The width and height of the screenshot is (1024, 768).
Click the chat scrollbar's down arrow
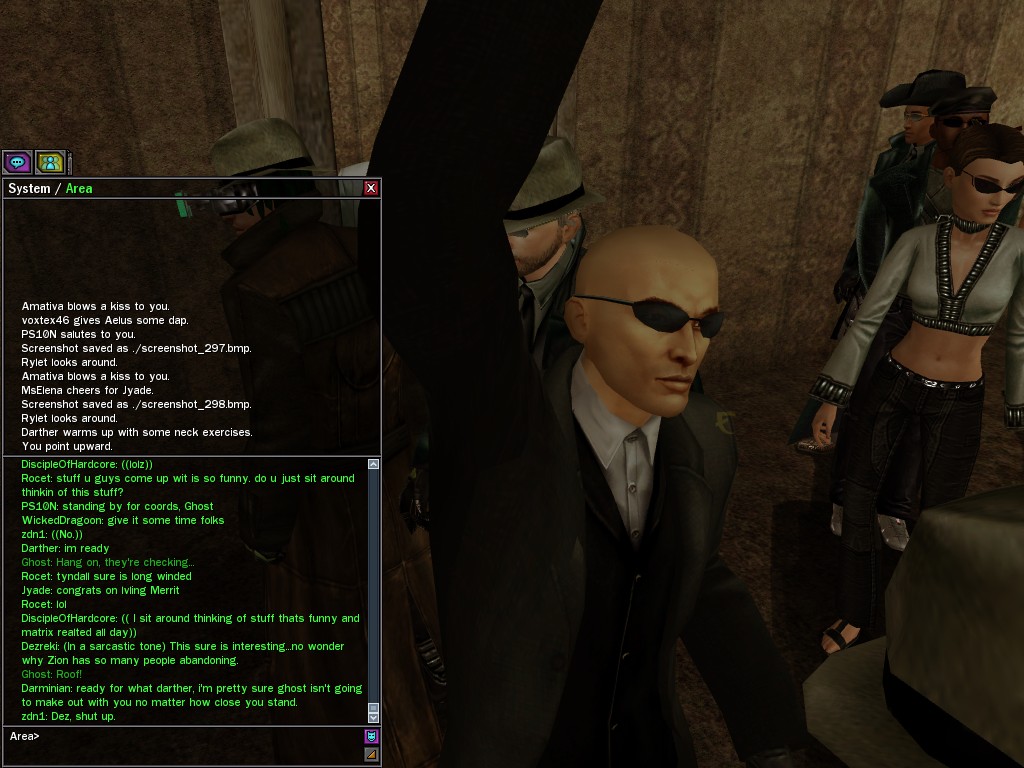[373, 717]
